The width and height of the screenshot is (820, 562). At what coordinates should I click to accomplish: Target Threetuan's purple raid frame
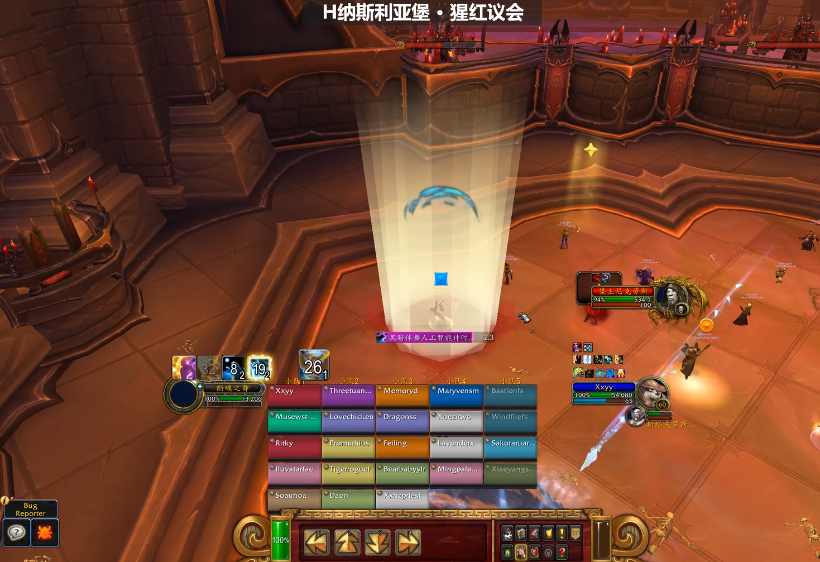[x=348, y=396]
